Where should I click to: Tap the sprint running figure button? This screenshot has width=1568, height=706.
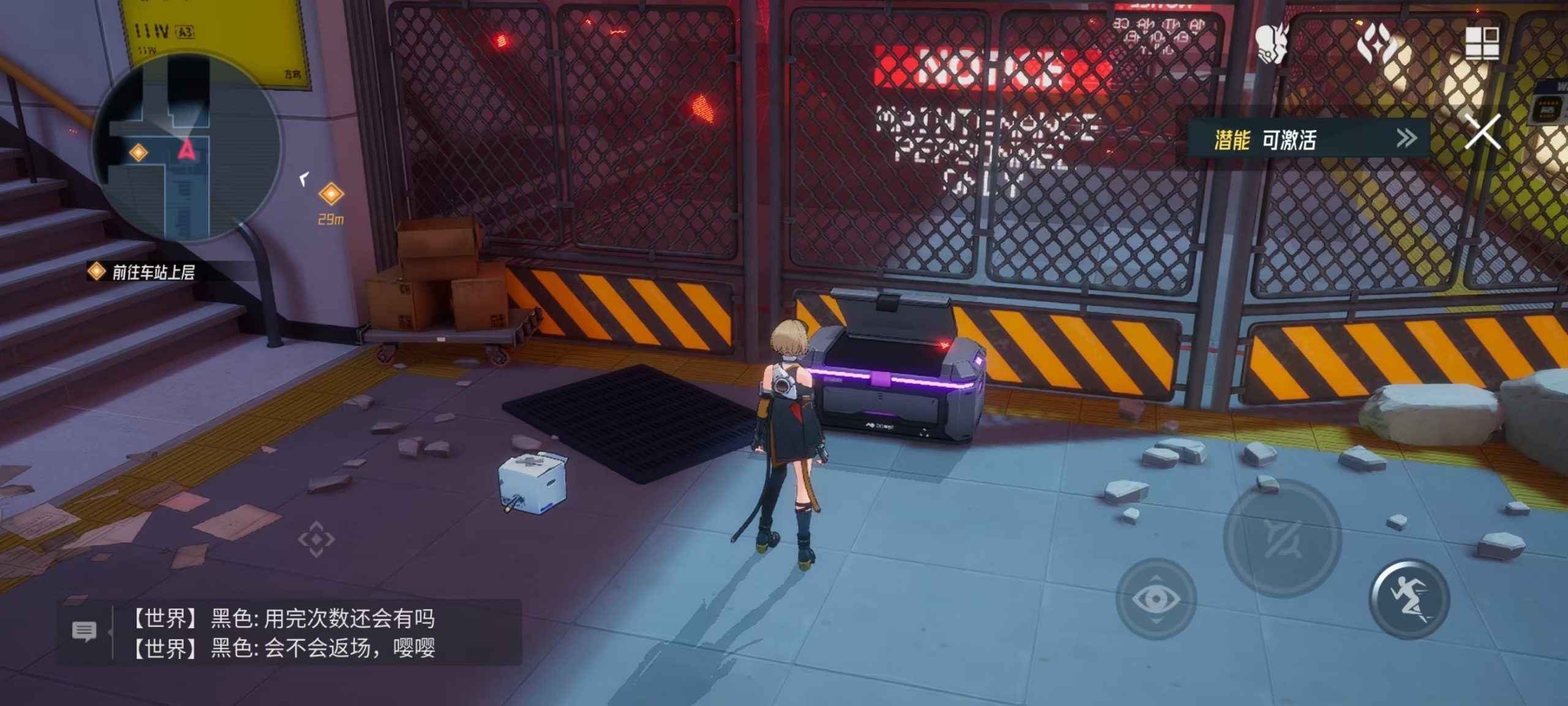(x=1409, y=599)
